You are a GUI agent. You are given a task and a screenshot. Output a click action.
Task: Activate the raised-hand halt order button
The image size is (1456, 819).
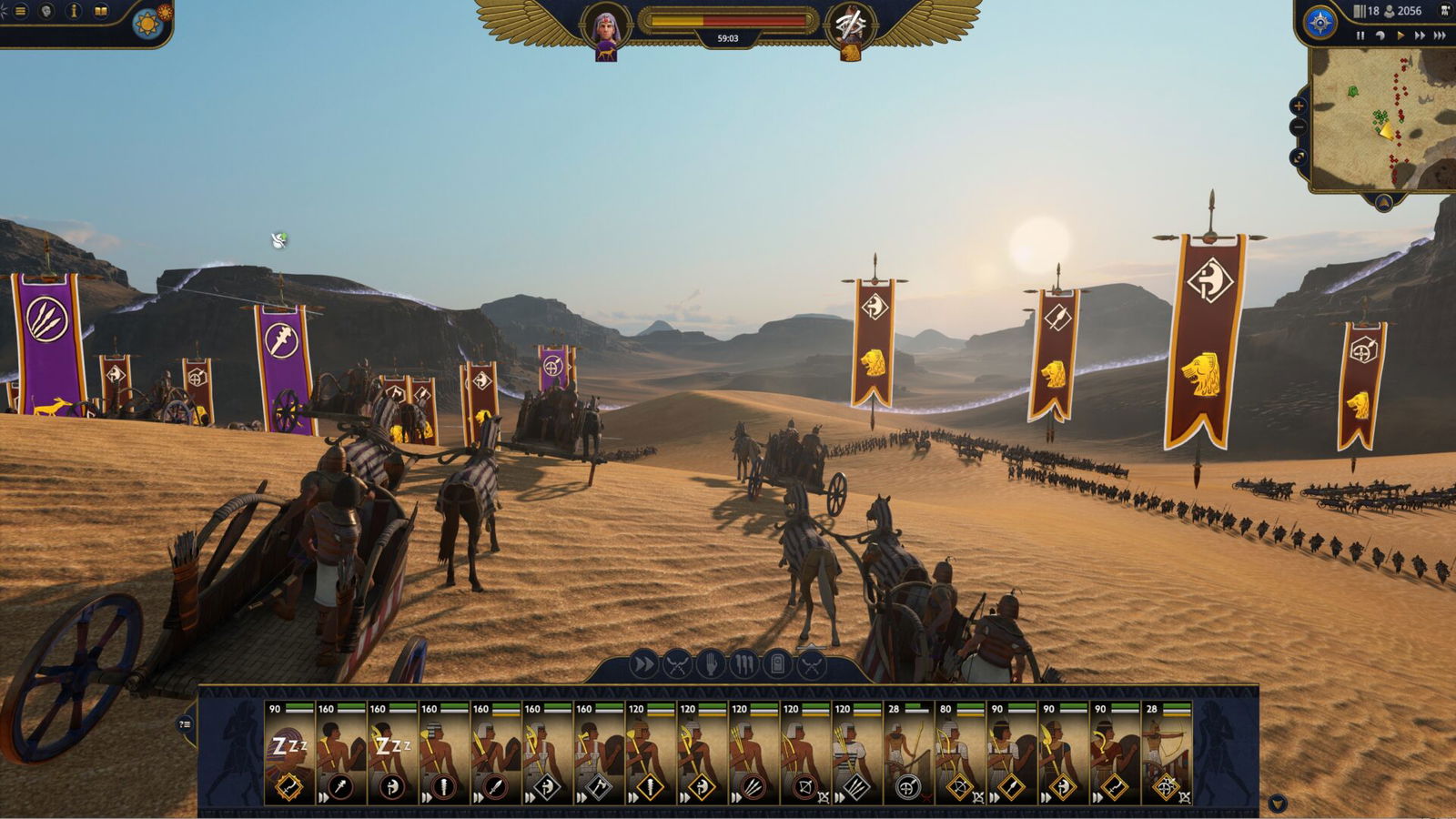tap(711, 665)
